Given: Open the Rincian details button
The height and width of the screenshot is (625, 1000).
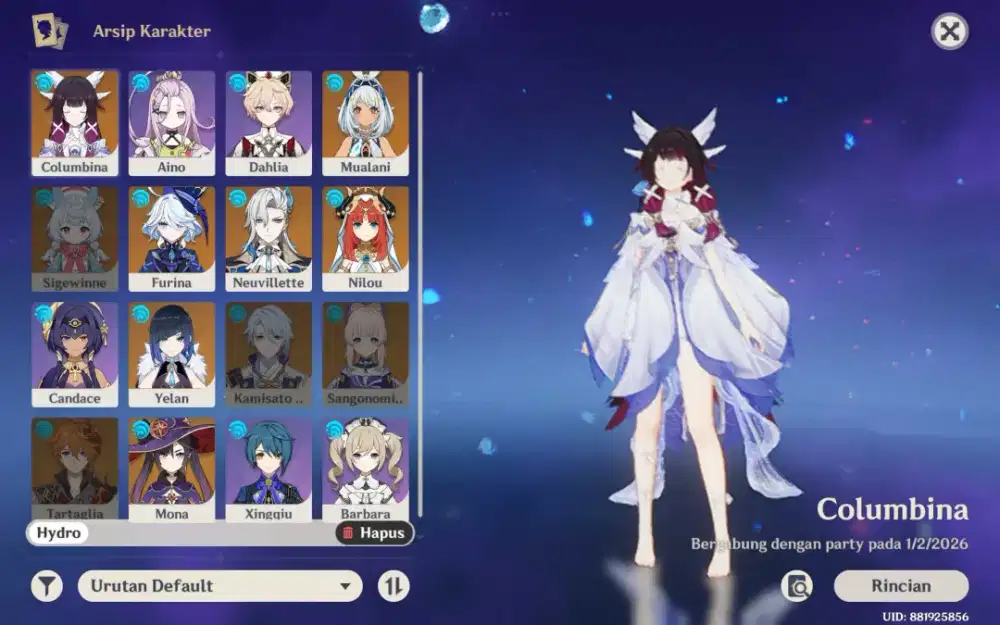Looking at the screenshot, I should point(900,586).
